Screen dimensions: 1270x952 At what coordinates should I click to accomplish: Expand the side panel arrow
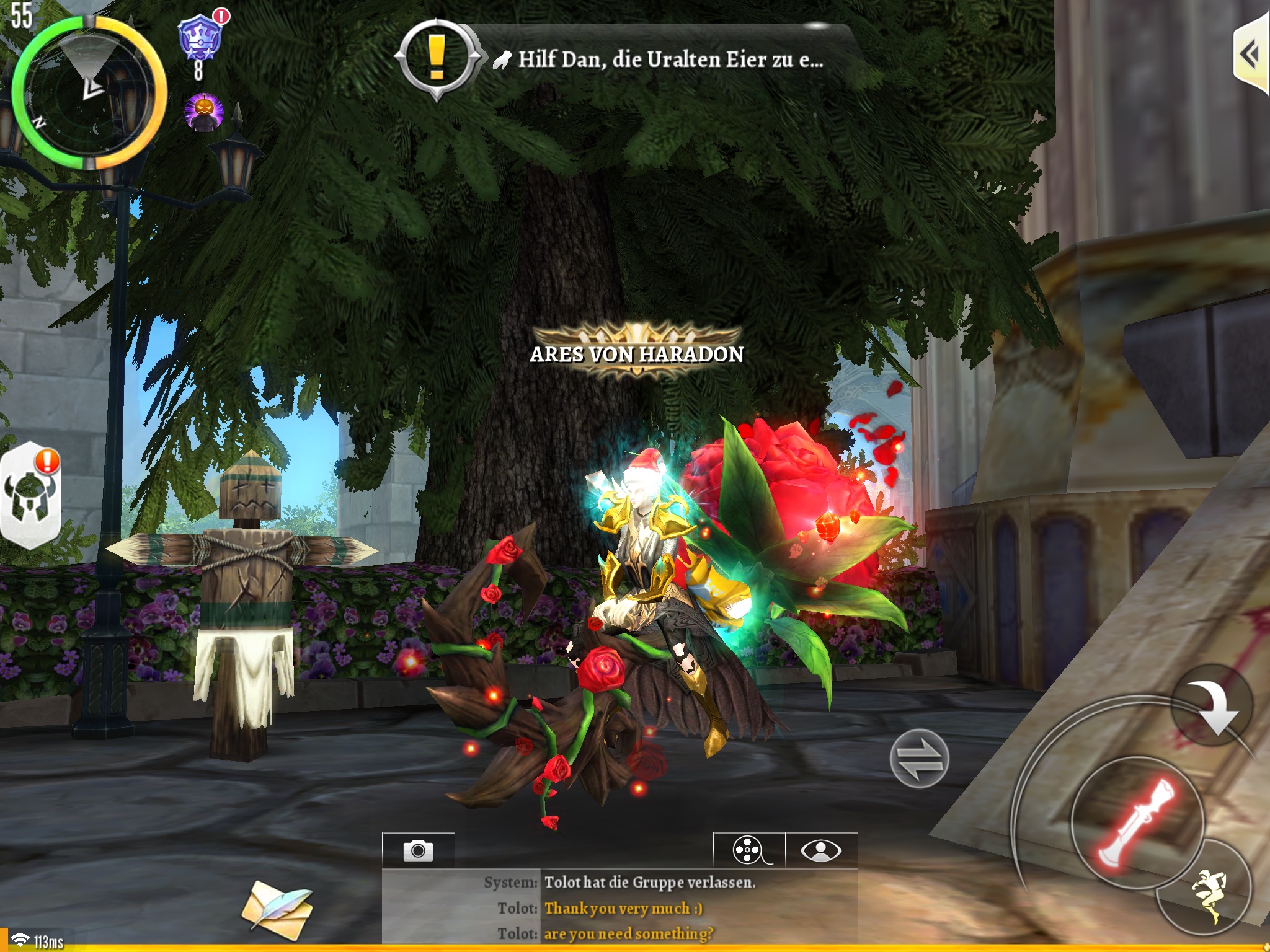pos(1251,56)
